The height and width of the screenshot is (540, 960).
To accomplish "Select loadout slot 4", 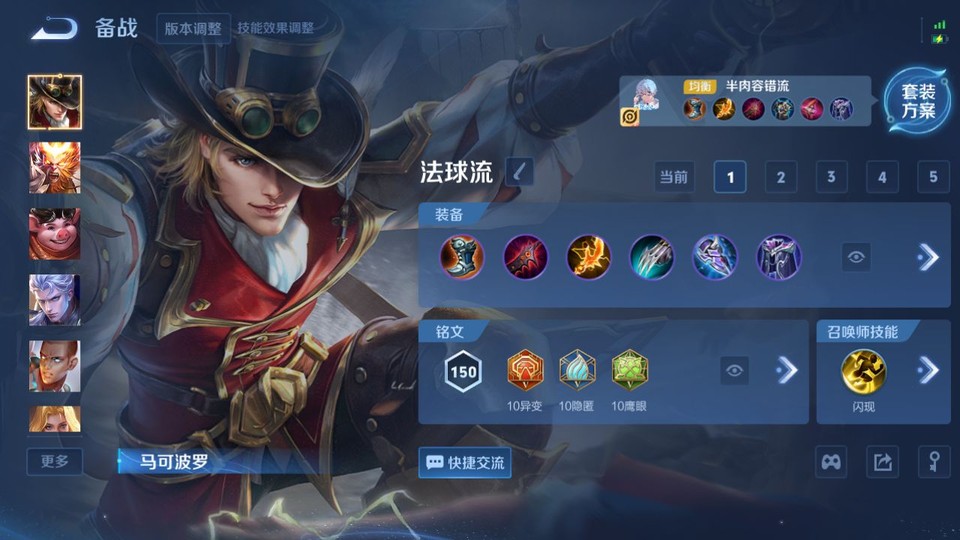I will (882, 178).
